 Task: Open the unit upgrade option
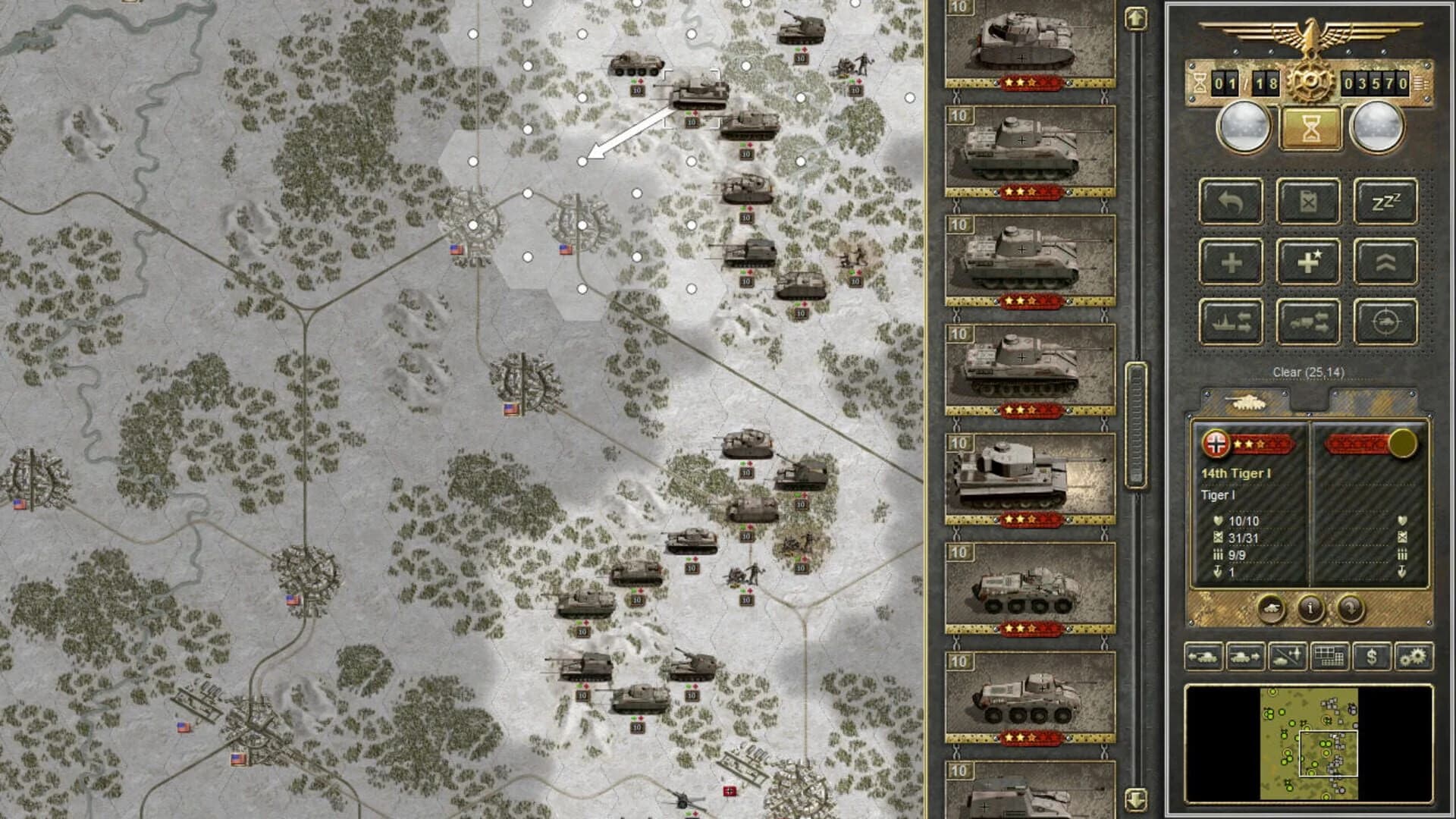click(1386, 262)
